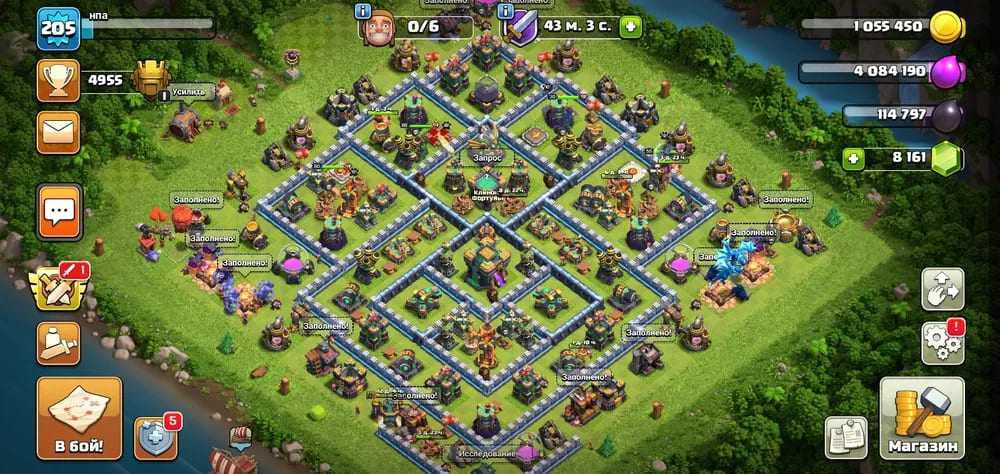The image size is (1000, 474).
Task: Tap the level 205 experience badge
Action: [x=58, y=29]
